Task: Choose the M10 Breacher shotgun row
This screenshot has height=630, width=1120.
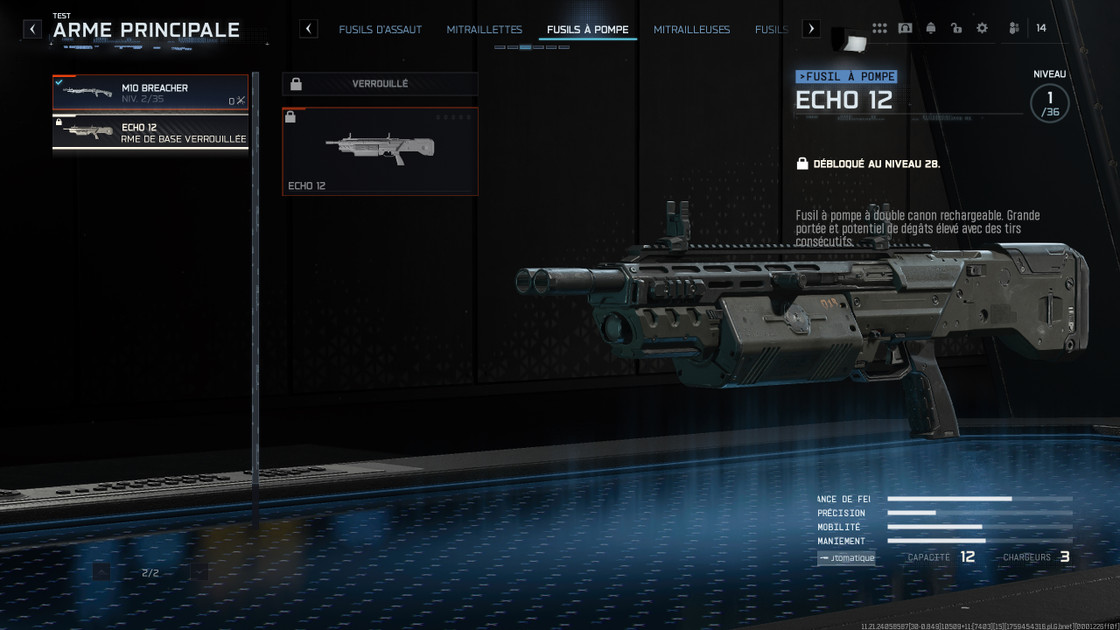Action: [x=150, y=93]
